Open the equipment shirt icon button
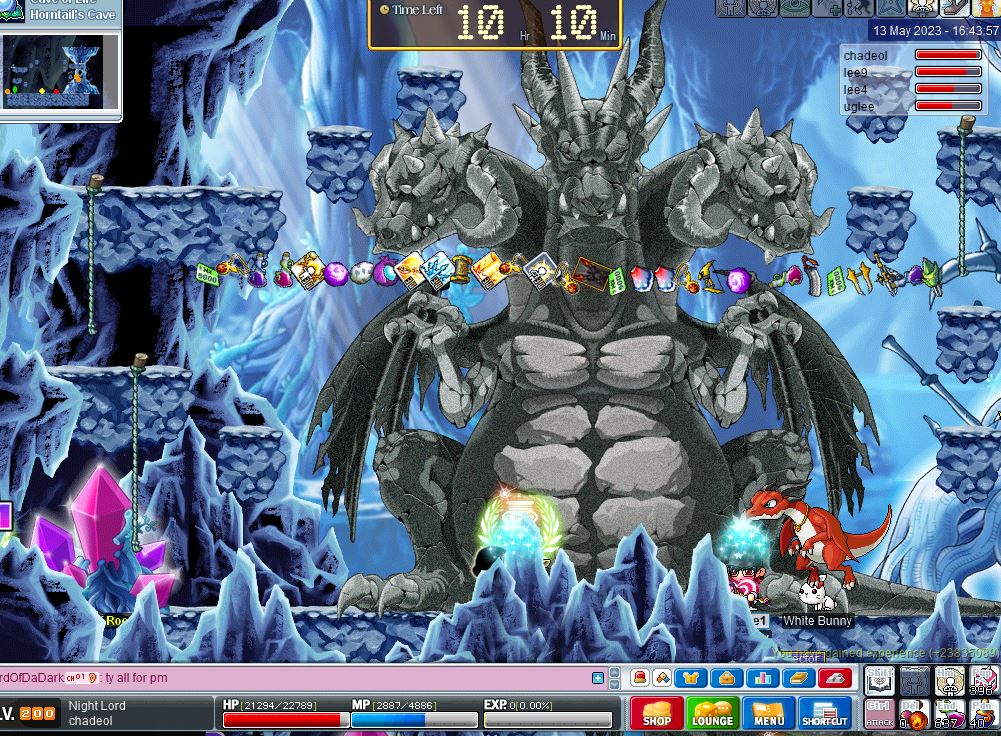 point(691,678)
